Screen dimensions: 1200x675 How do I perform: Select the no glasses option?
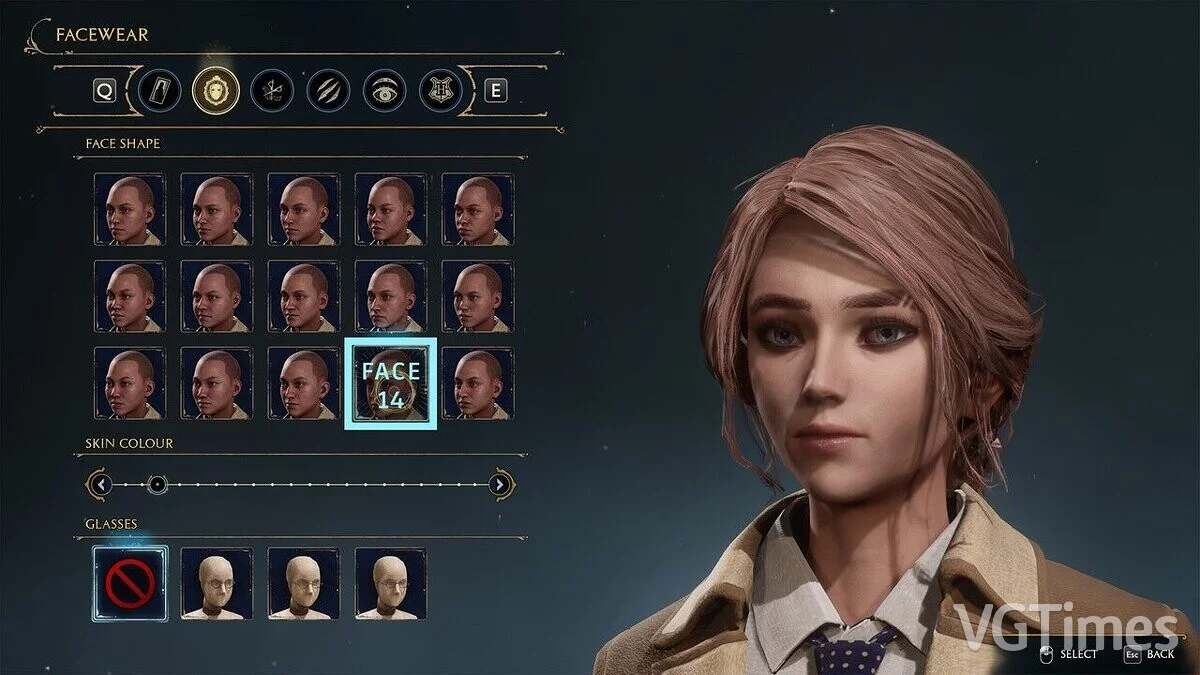(x=130, y=583)
